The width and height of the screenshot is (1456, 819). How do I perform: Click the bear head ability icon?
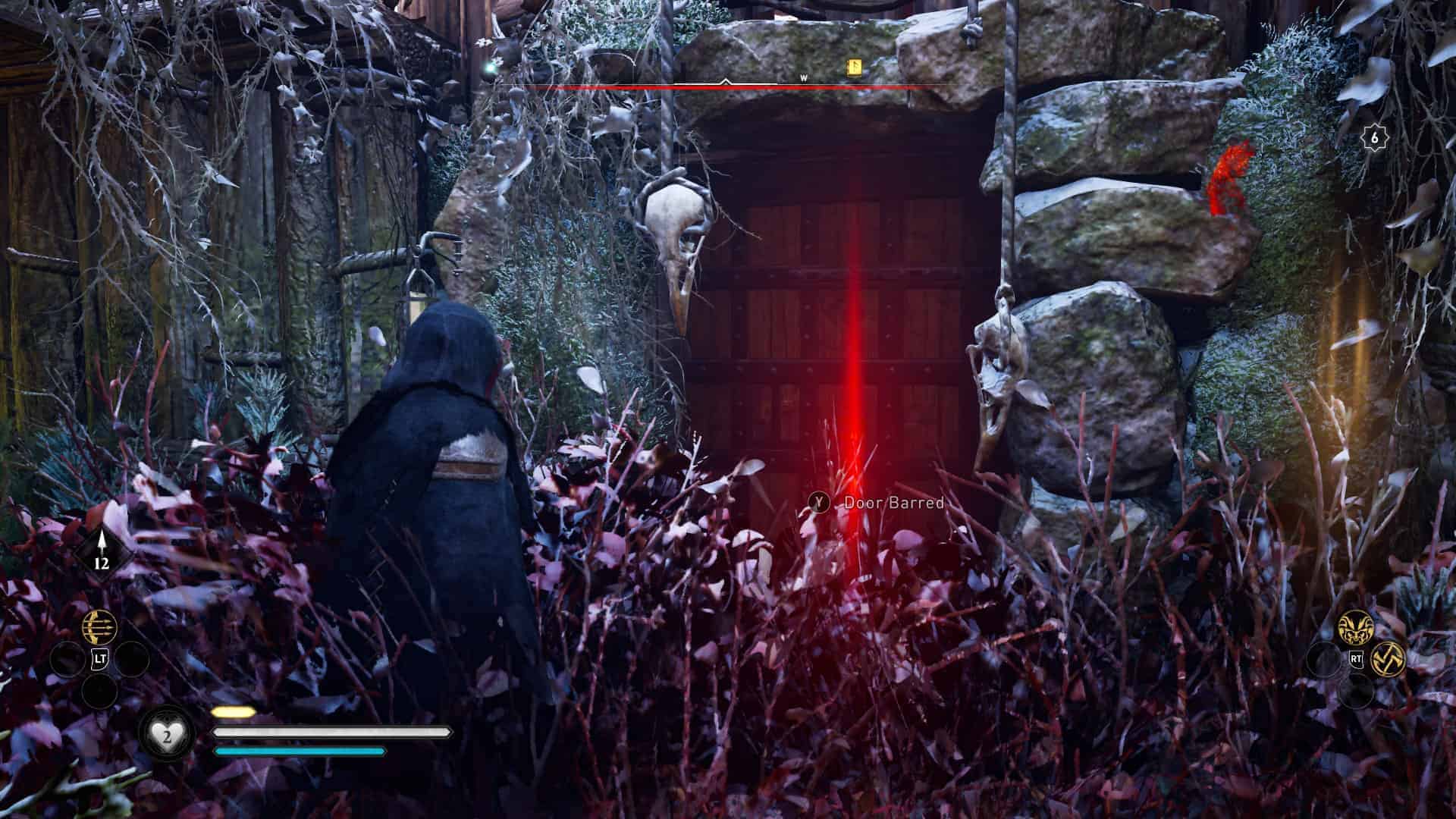click(1355, 626)
